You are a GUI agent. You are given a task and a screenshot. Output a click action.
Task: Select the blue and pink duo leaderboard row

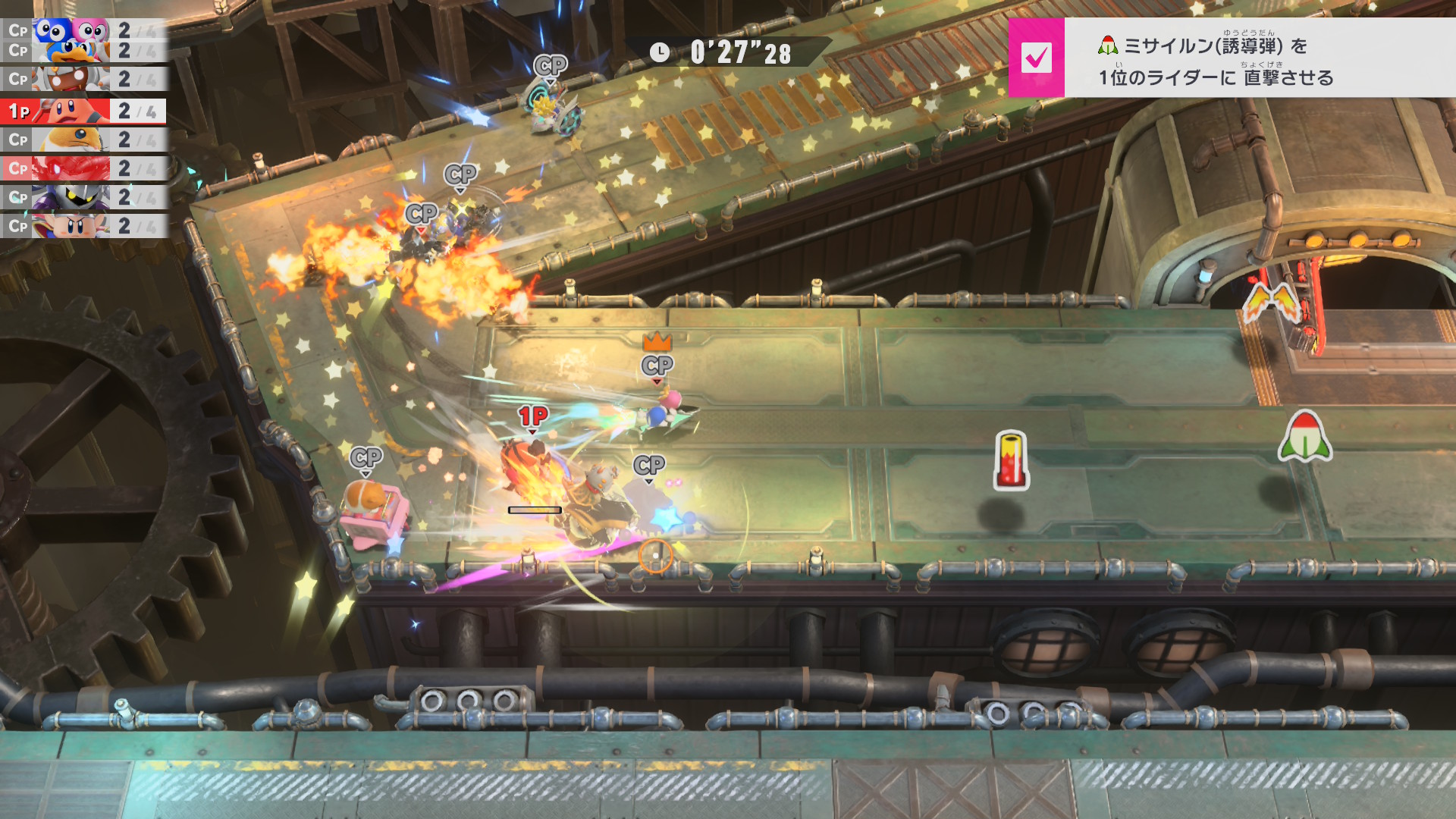(82, 30)
